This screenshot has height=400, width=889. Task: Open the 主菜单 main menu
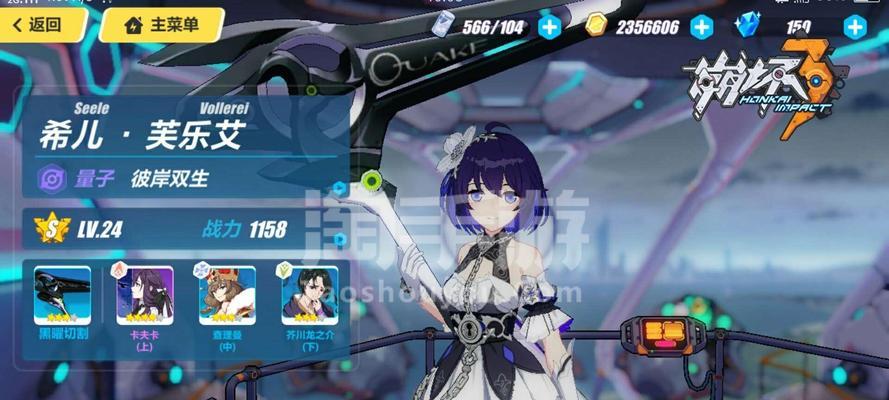[x=161, y=25]
